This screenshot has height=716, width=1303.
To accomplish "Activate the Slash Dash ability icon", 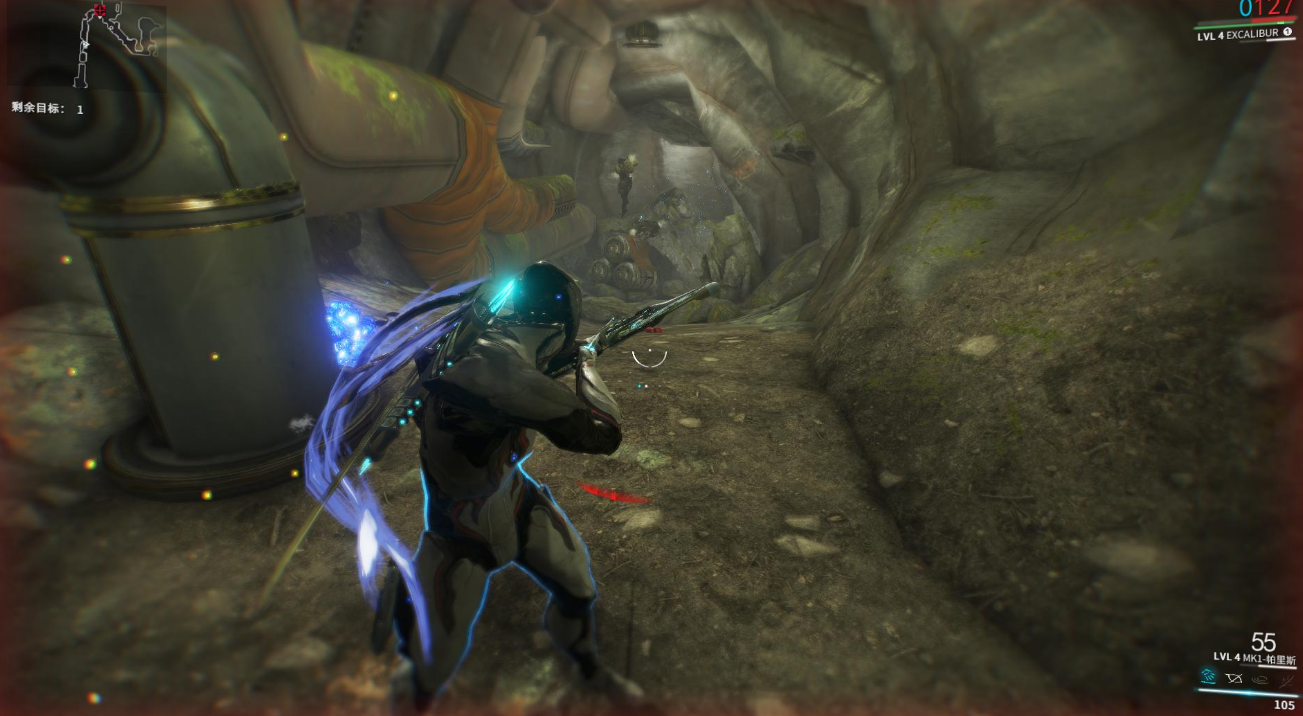I will tap(1207, 678).
